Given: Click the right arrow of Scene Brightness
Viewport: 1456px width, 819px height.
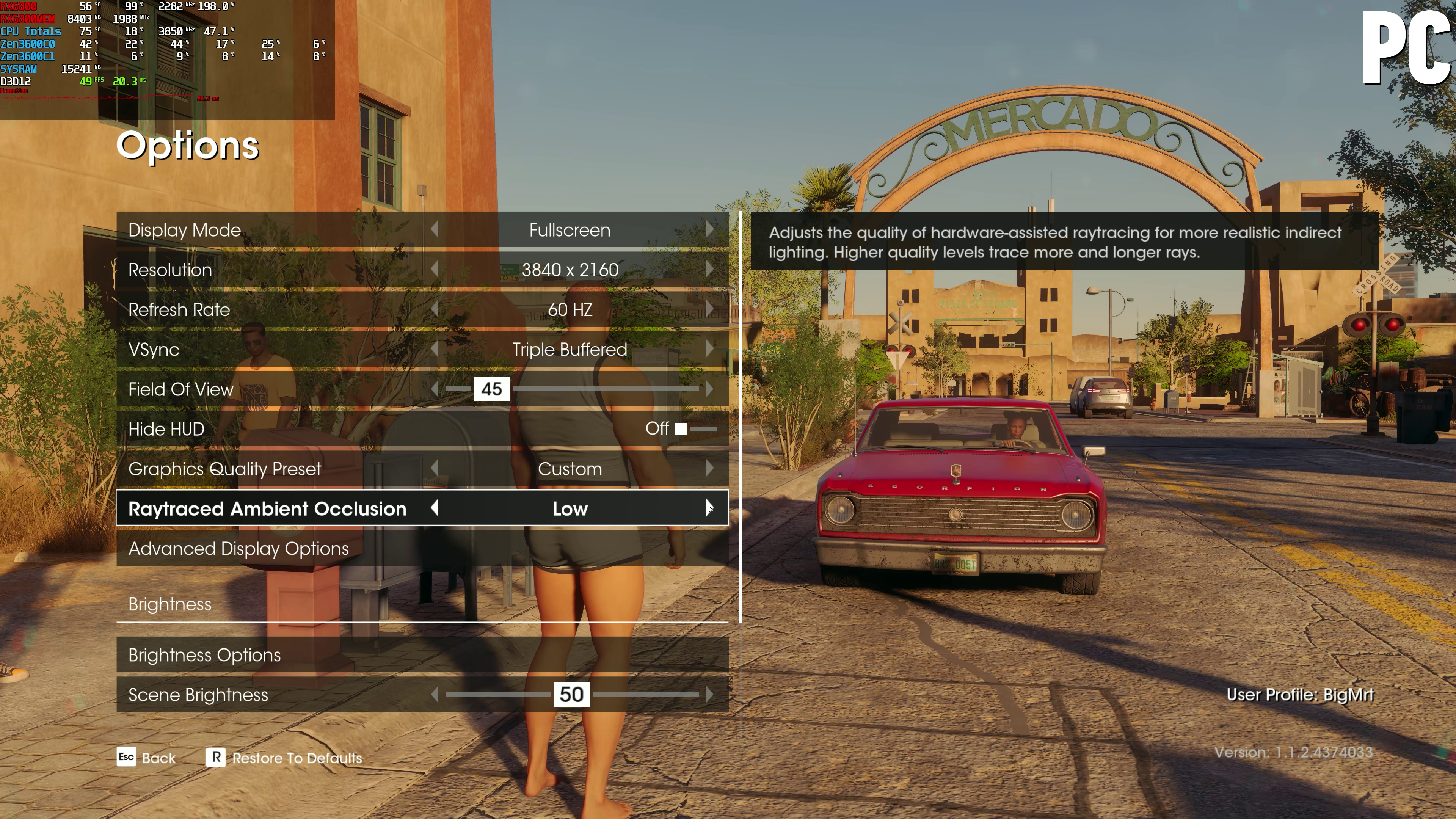Looking at the screenshot, I should click(x=709, y=694).
